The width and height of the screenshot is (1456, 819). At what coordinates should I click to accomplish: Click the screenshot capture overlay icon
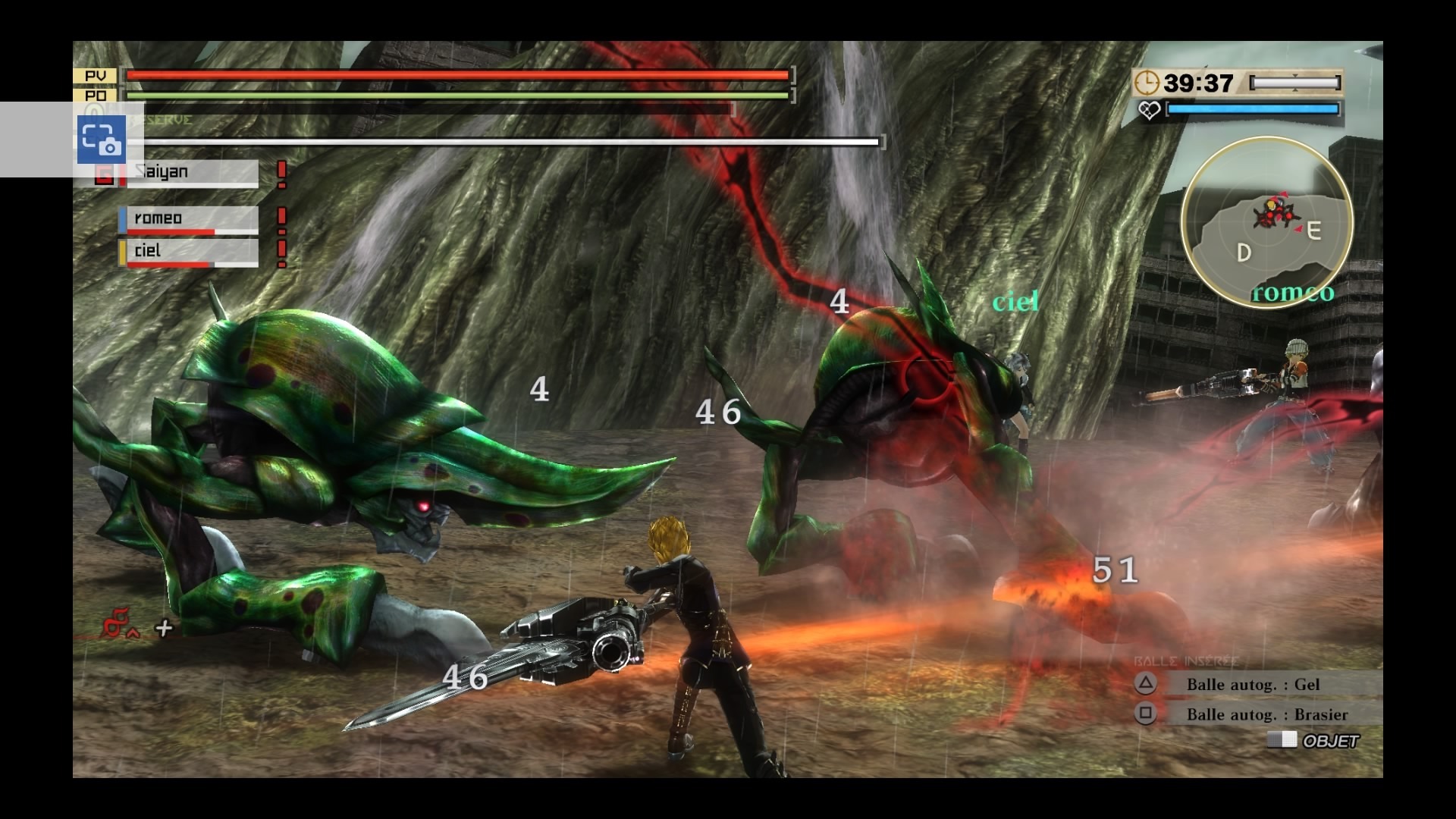coord(101,140)
